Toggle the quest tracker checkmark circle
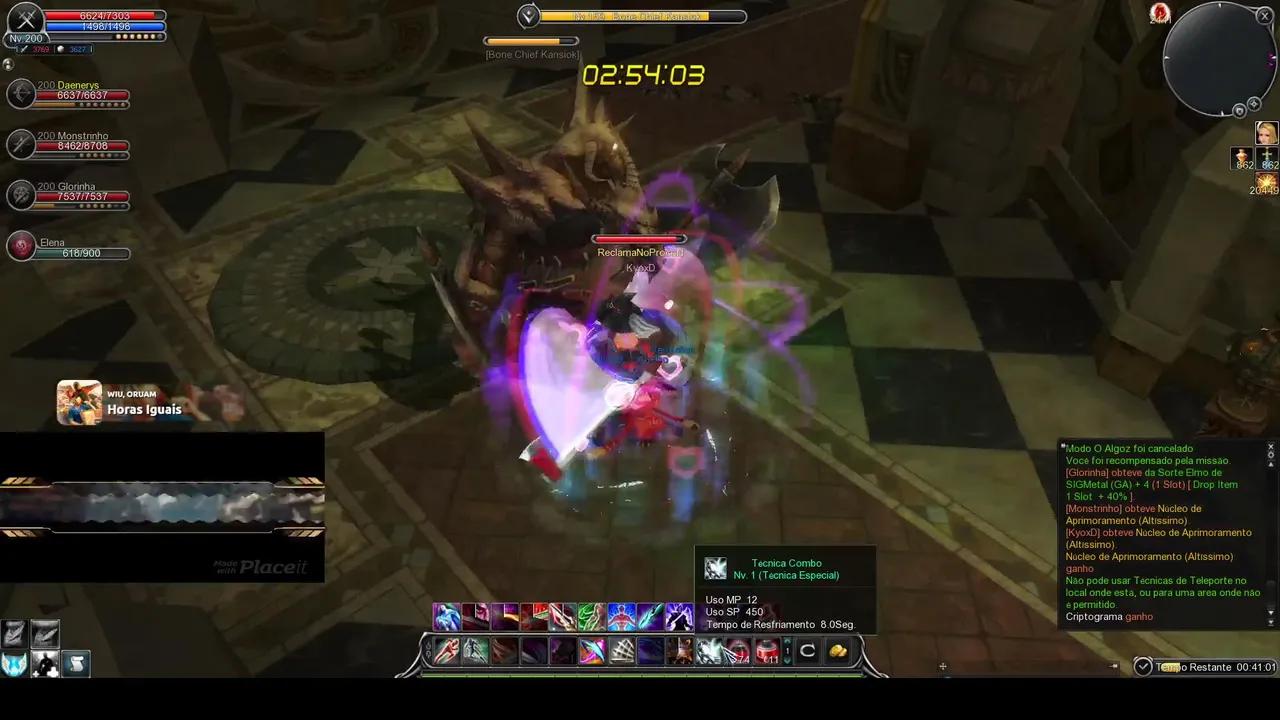 point(1142,664)
